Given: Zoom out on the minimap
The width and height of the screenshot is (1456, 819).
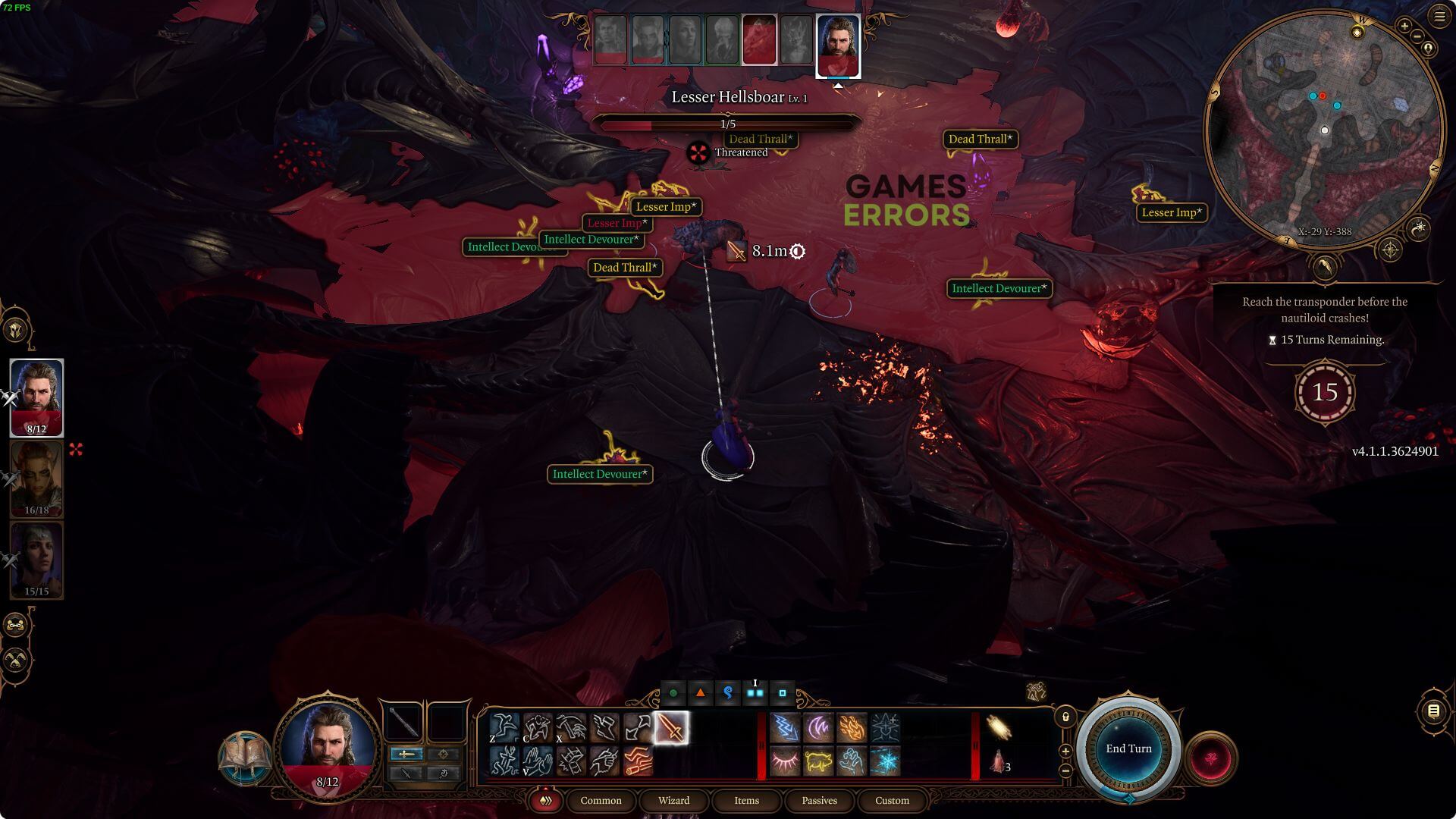Looking at the screenshot, I should click(1415, 39).
